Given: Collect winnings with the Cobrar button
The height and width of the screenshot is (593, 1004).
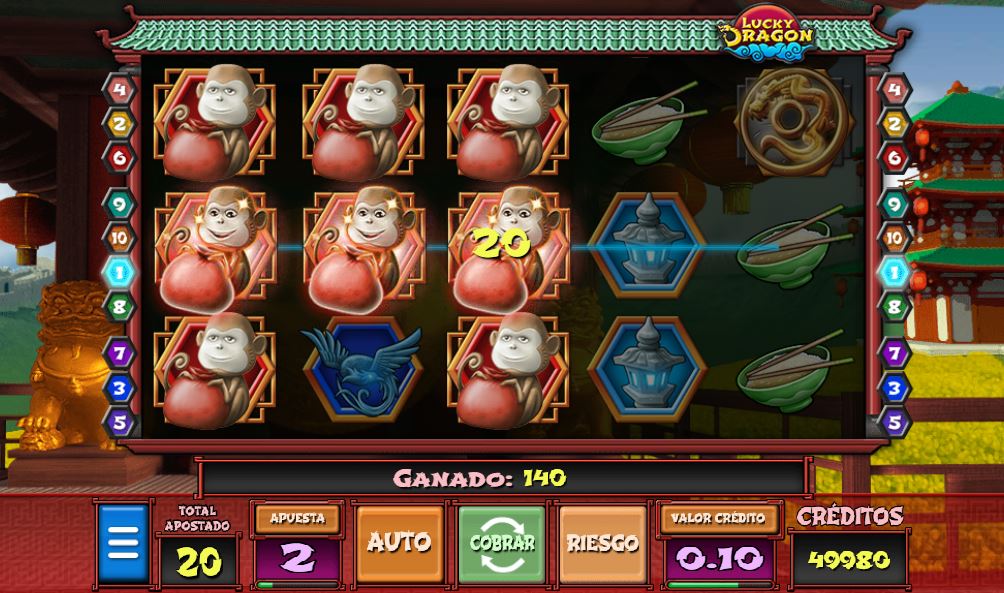Looking at the screenshot, I should [502, 543].
